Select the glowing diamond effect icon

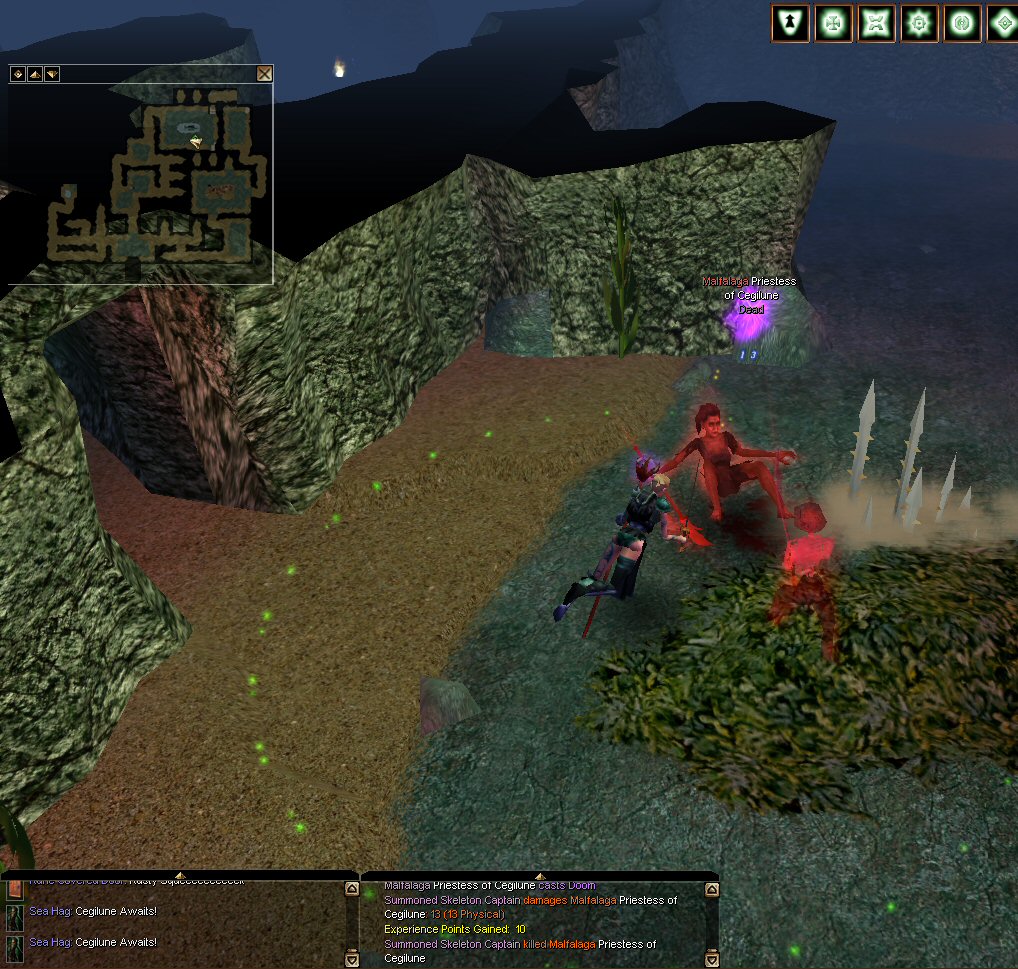[x=1002, y=23]
